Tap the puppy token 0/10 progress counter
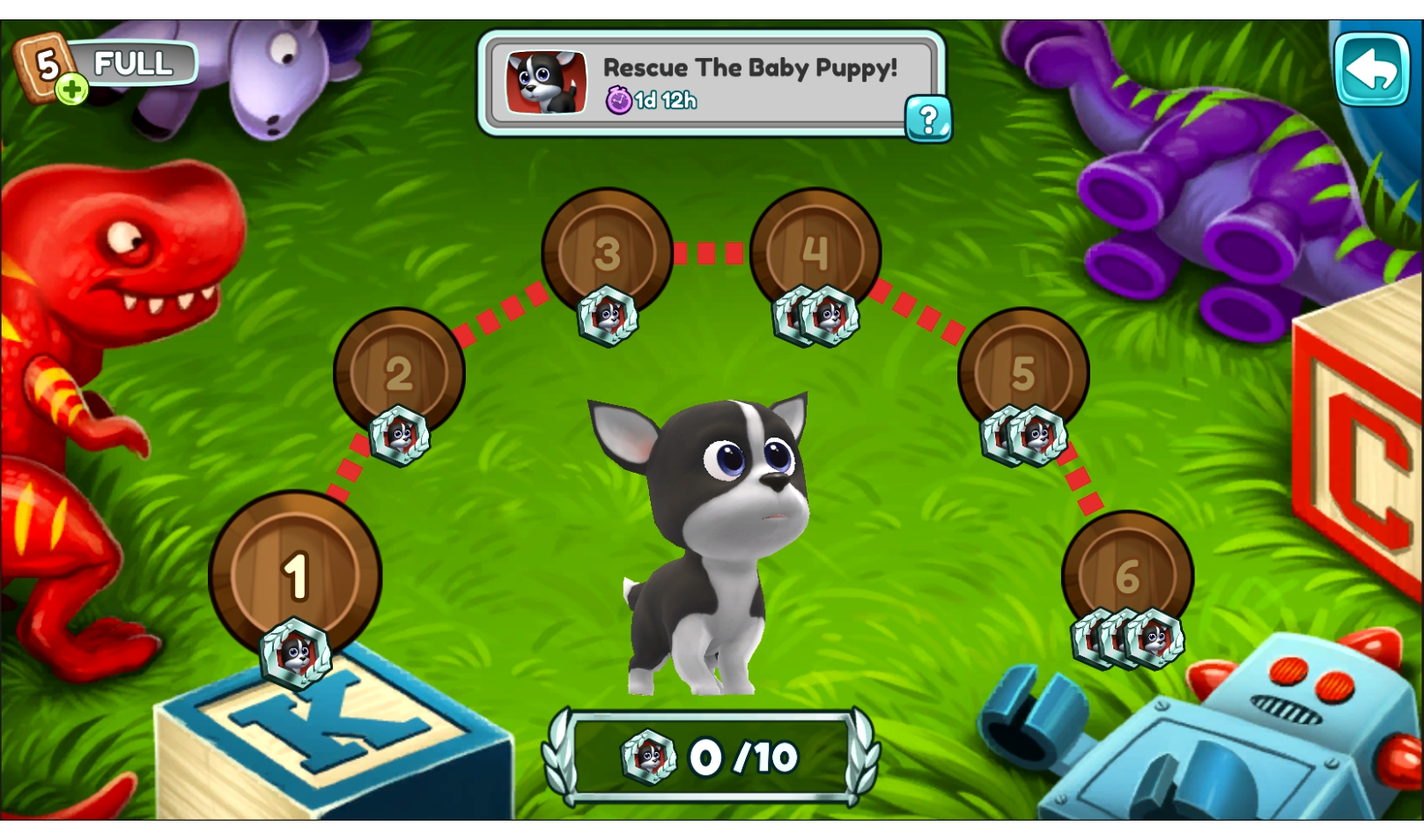The image size is (1424, 840). 711,757
